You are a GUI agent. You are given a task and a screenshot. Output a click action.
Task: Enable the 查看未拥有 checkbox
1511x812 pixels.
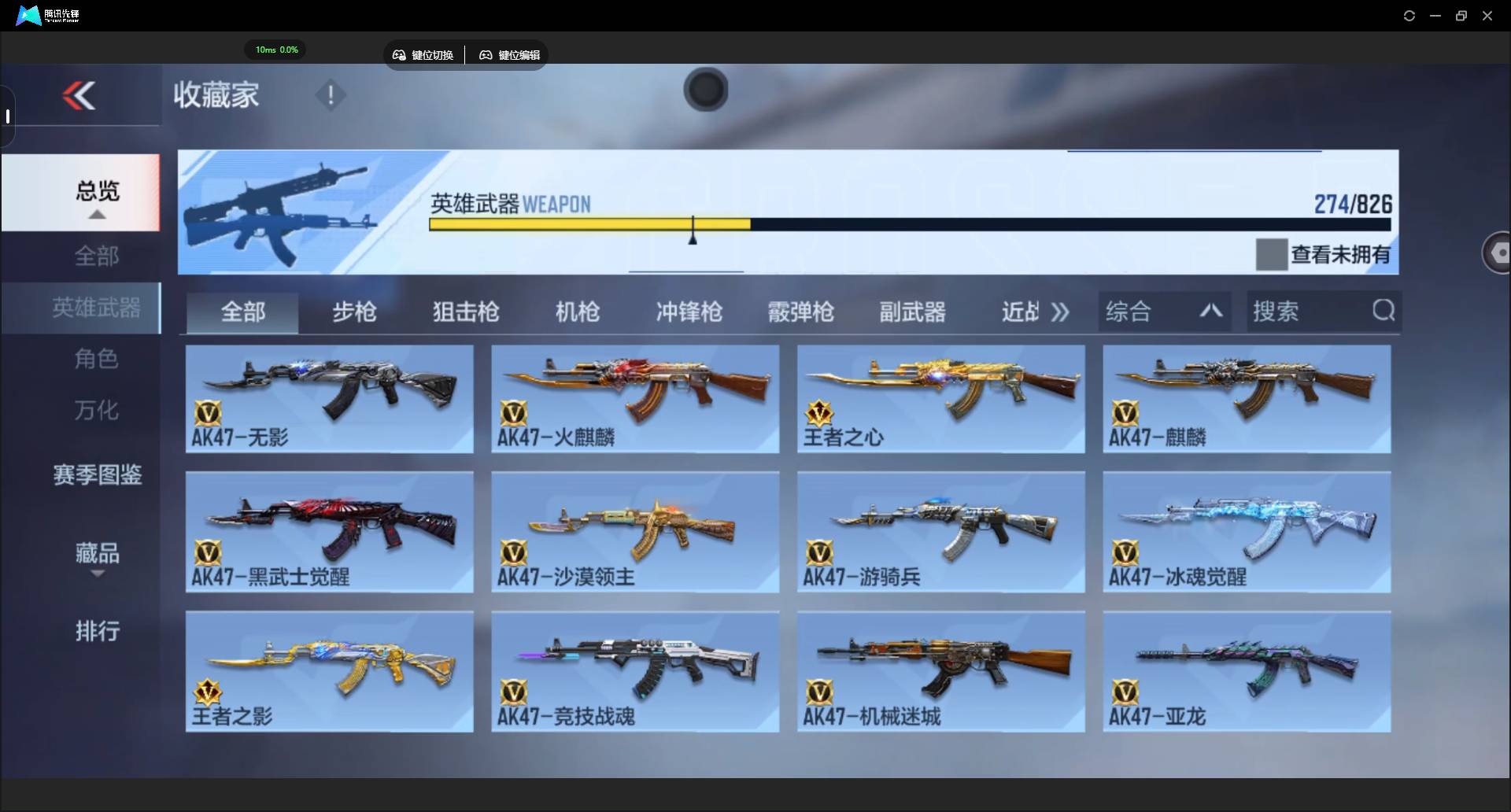coord(1270,253)
